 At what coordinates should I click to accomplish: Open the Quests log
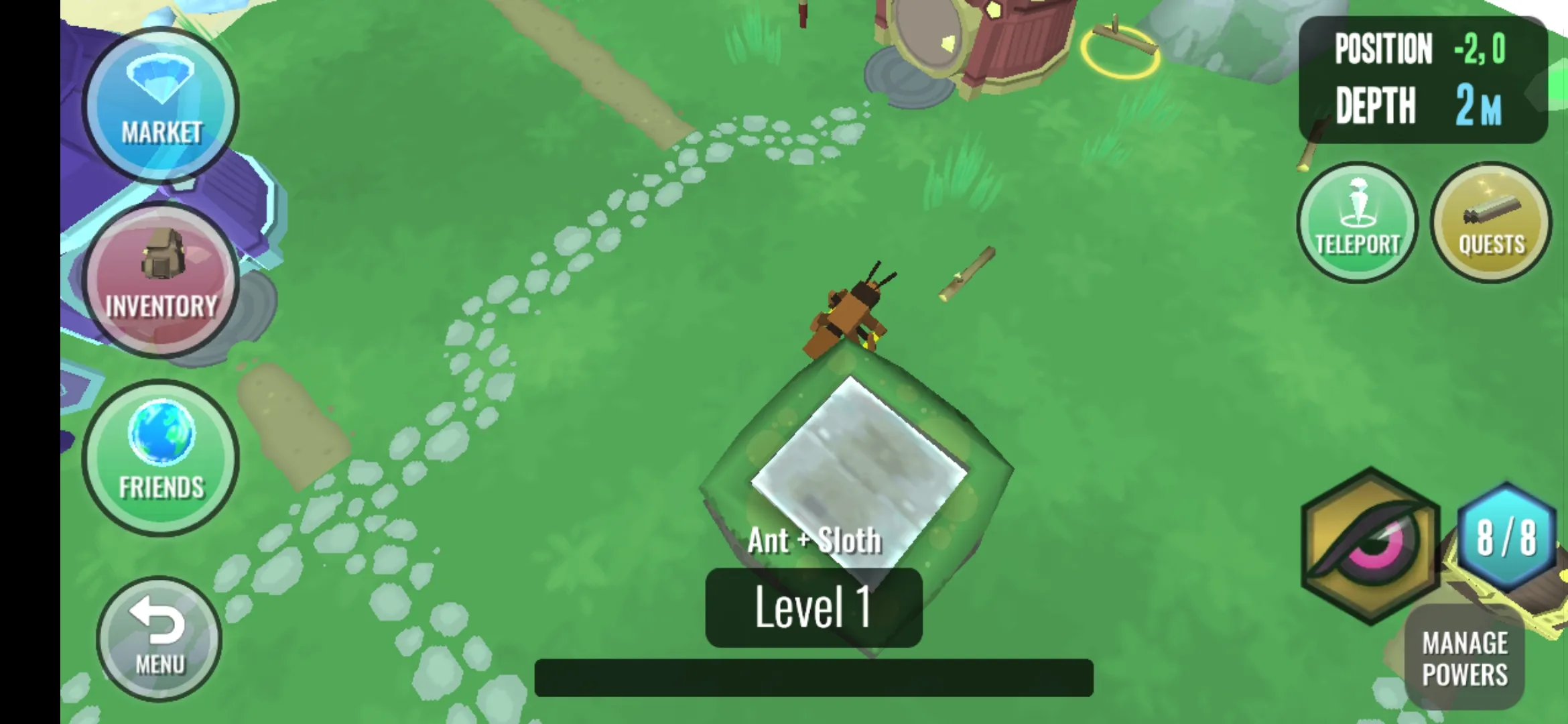[x=1491, y=223]
